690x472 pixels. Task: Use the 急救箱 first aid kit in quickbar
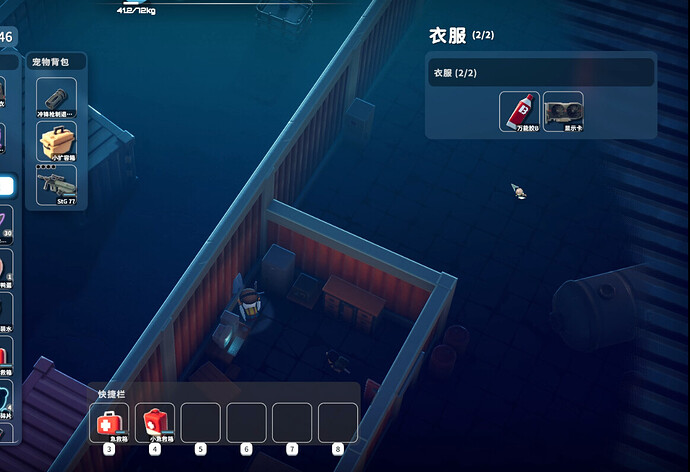108,422
